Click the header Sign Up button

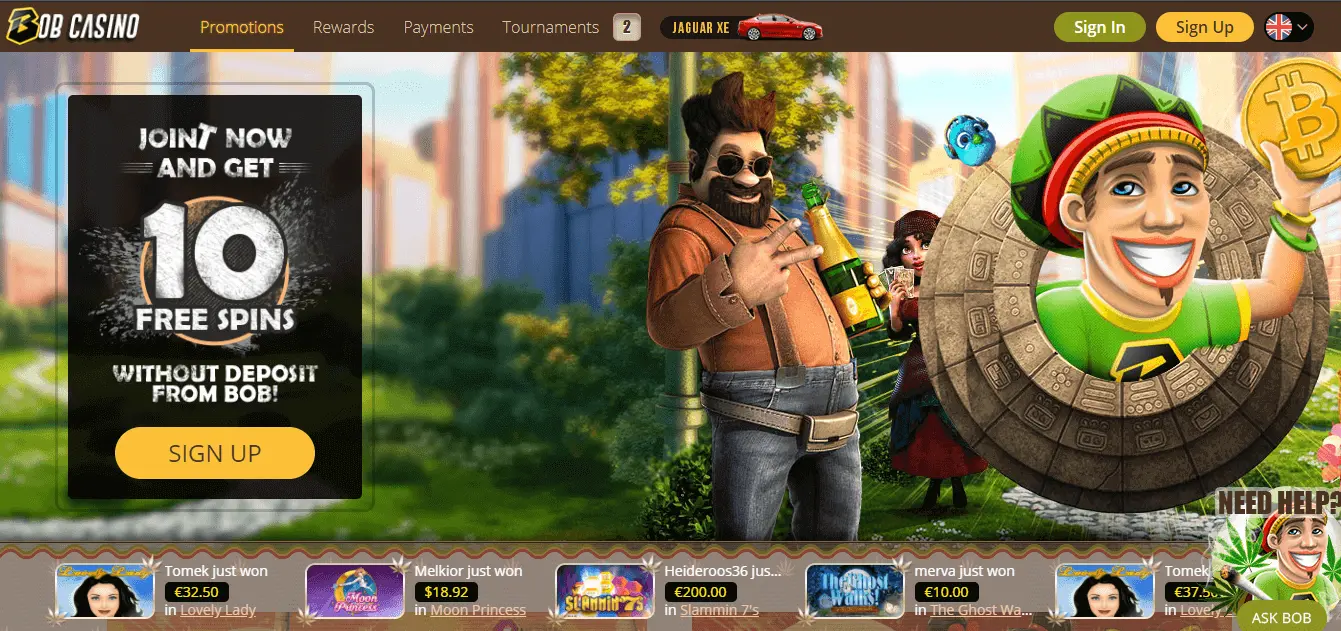[1204, 27]
